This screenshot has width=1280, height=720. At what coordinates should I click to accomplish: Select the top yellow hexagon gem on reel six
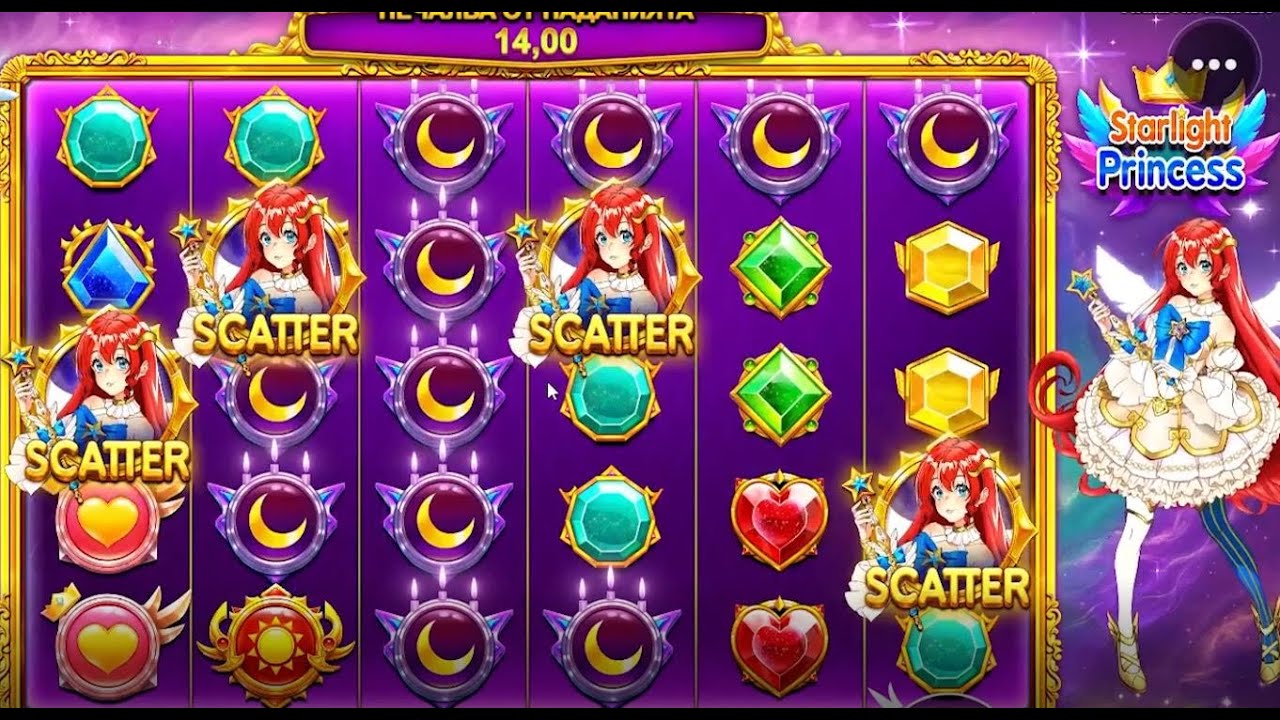tap(945, 265)
